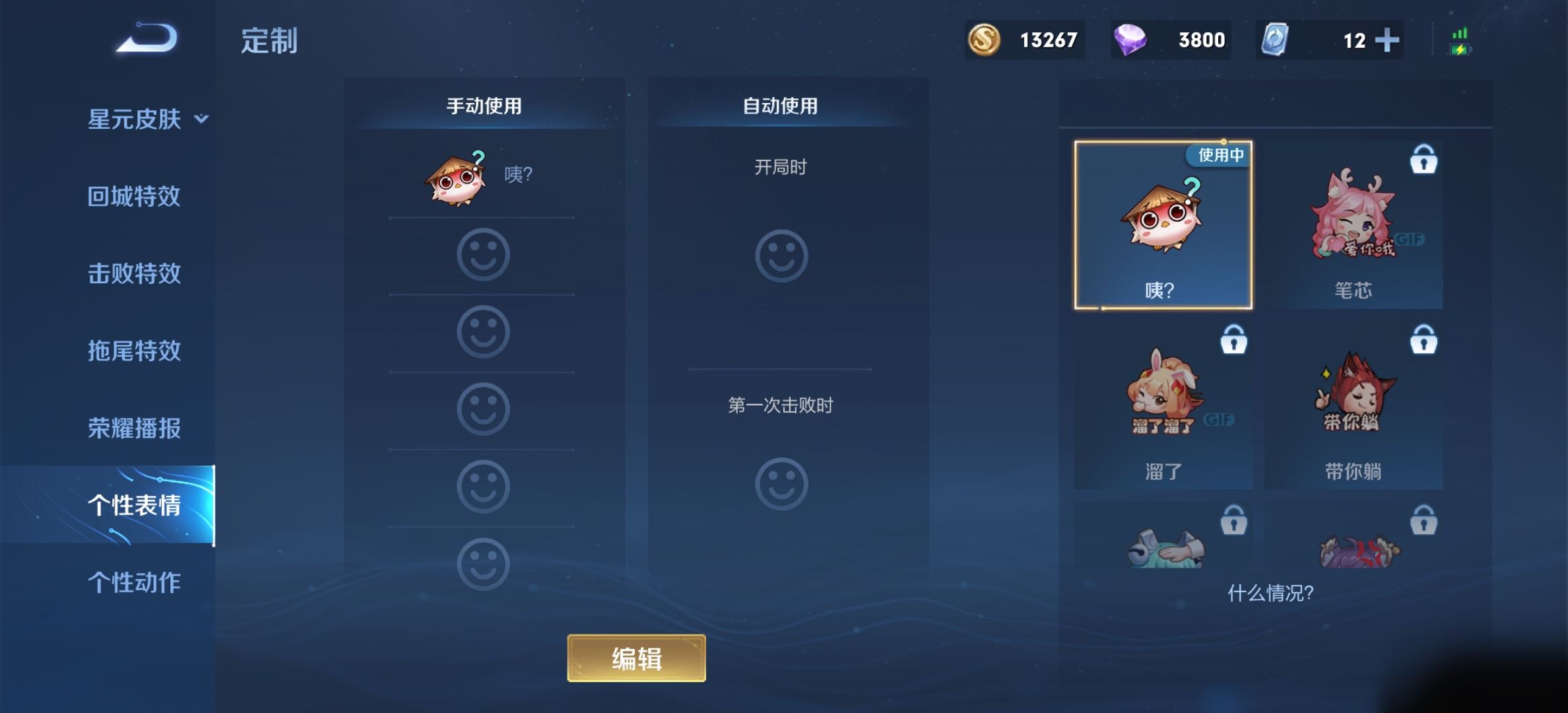Add more tickets with the plus button

pos(1387,40)
